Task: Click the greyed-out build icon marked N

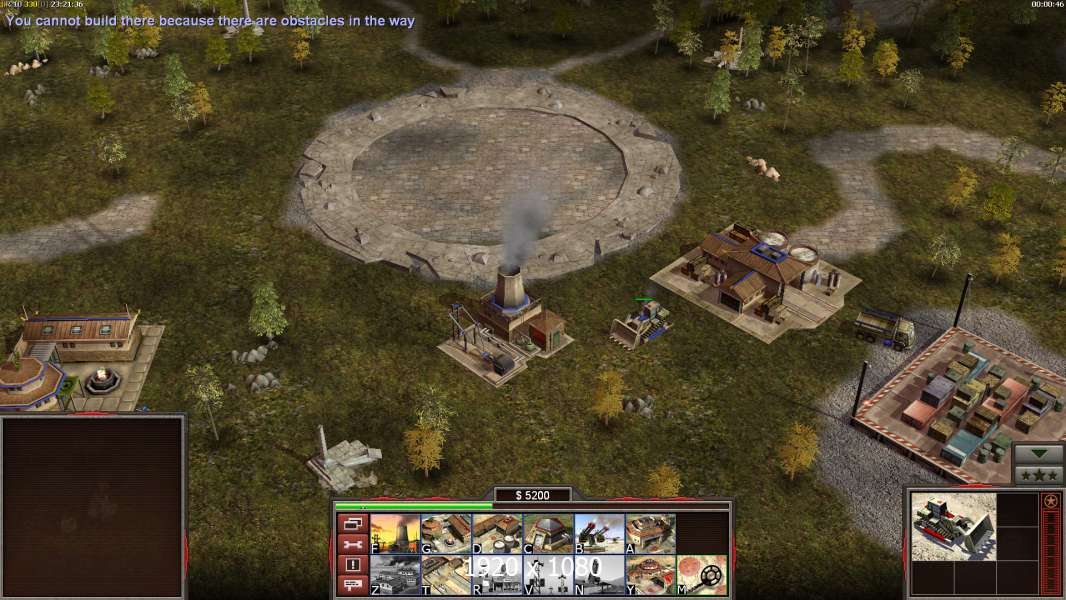Action: [x=599, y=574]
